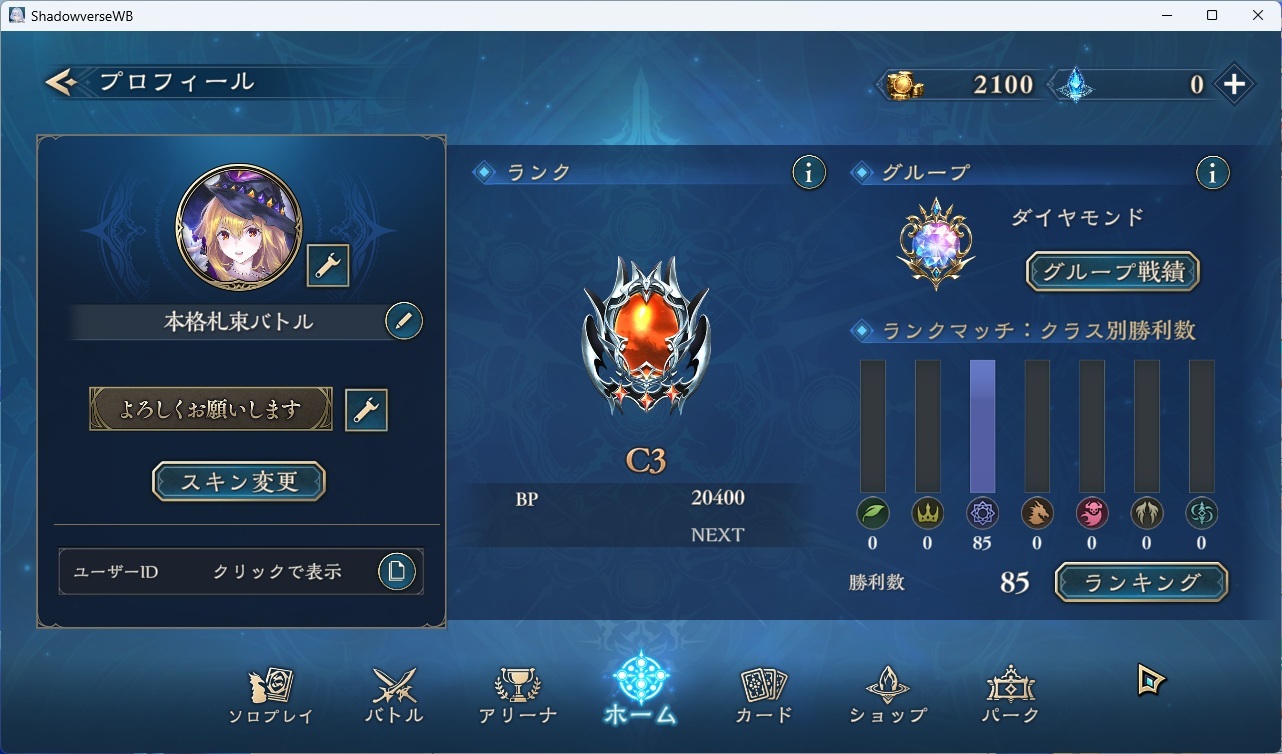Reveal the user ID by clicking クリックで表示
The width and height of the screenshot is (1282, 754).
[x=277, y=572]
